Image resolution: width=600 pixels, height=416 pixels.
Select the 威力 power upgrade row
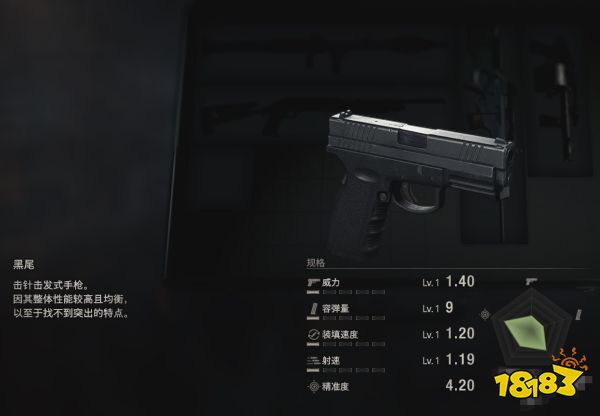click(x=390, y=283)
